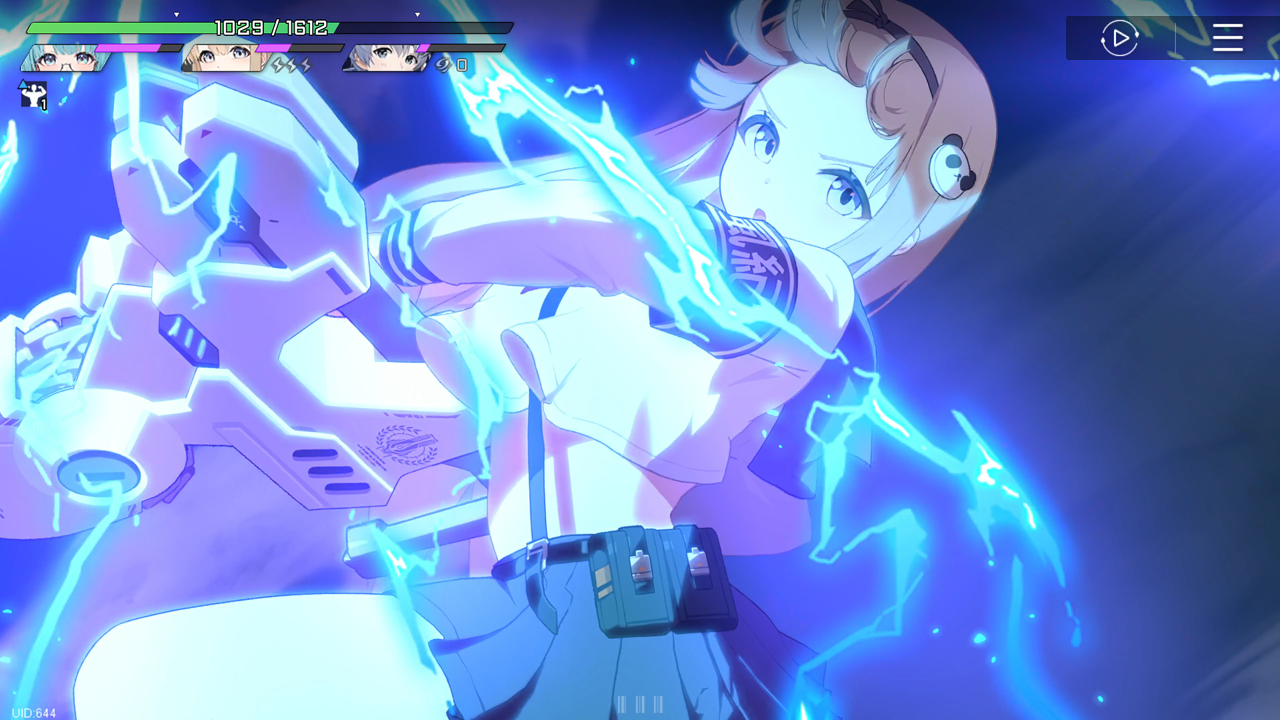Click the flexing-arm buff status icon
This screenshot has width=1280, height=720.
point(33,95)
